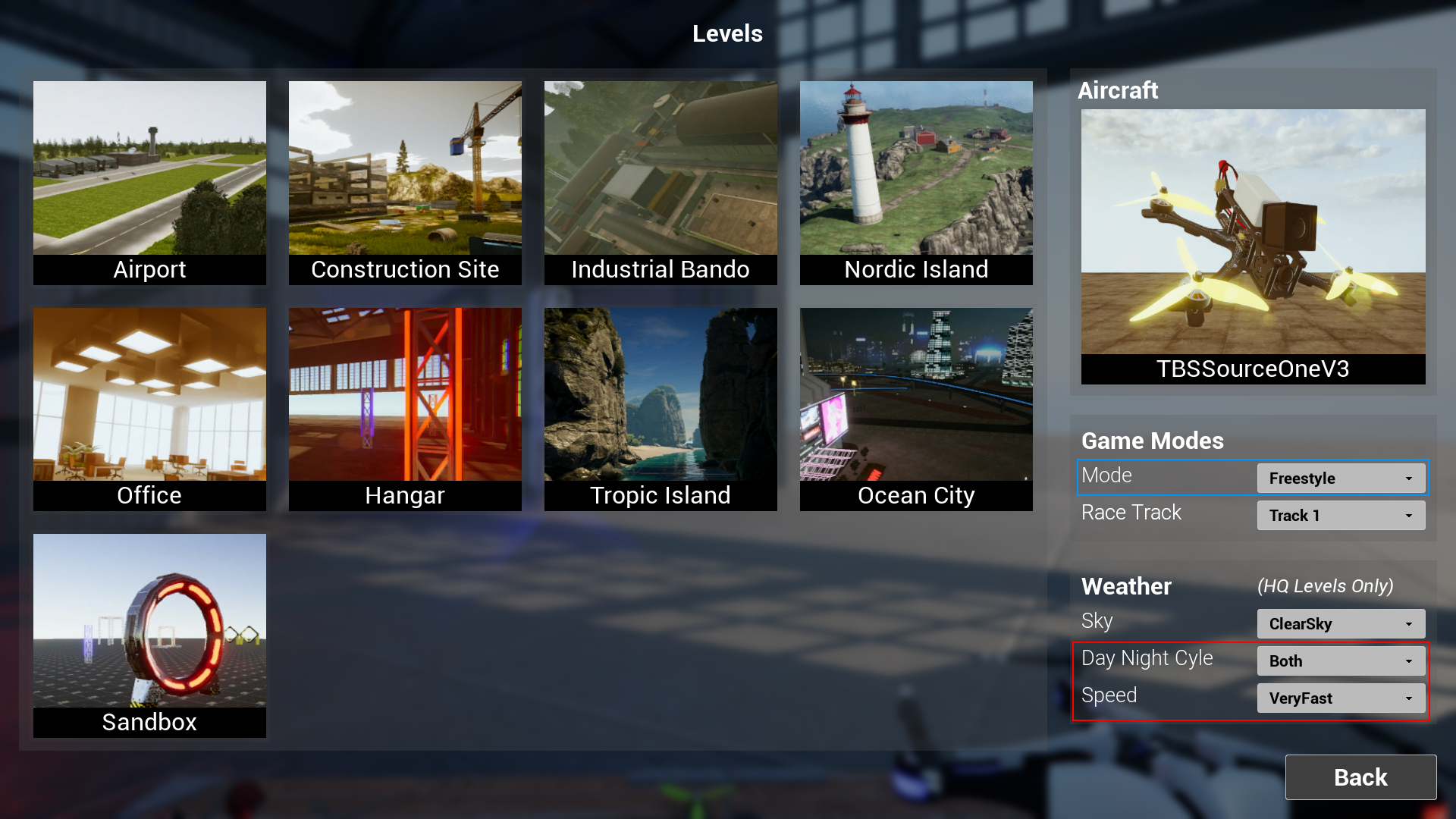Open the Mode dropdown showing Freestyle
Image resolution: width=1456 pixels, height=819 pixels.
coord(1341,478)
